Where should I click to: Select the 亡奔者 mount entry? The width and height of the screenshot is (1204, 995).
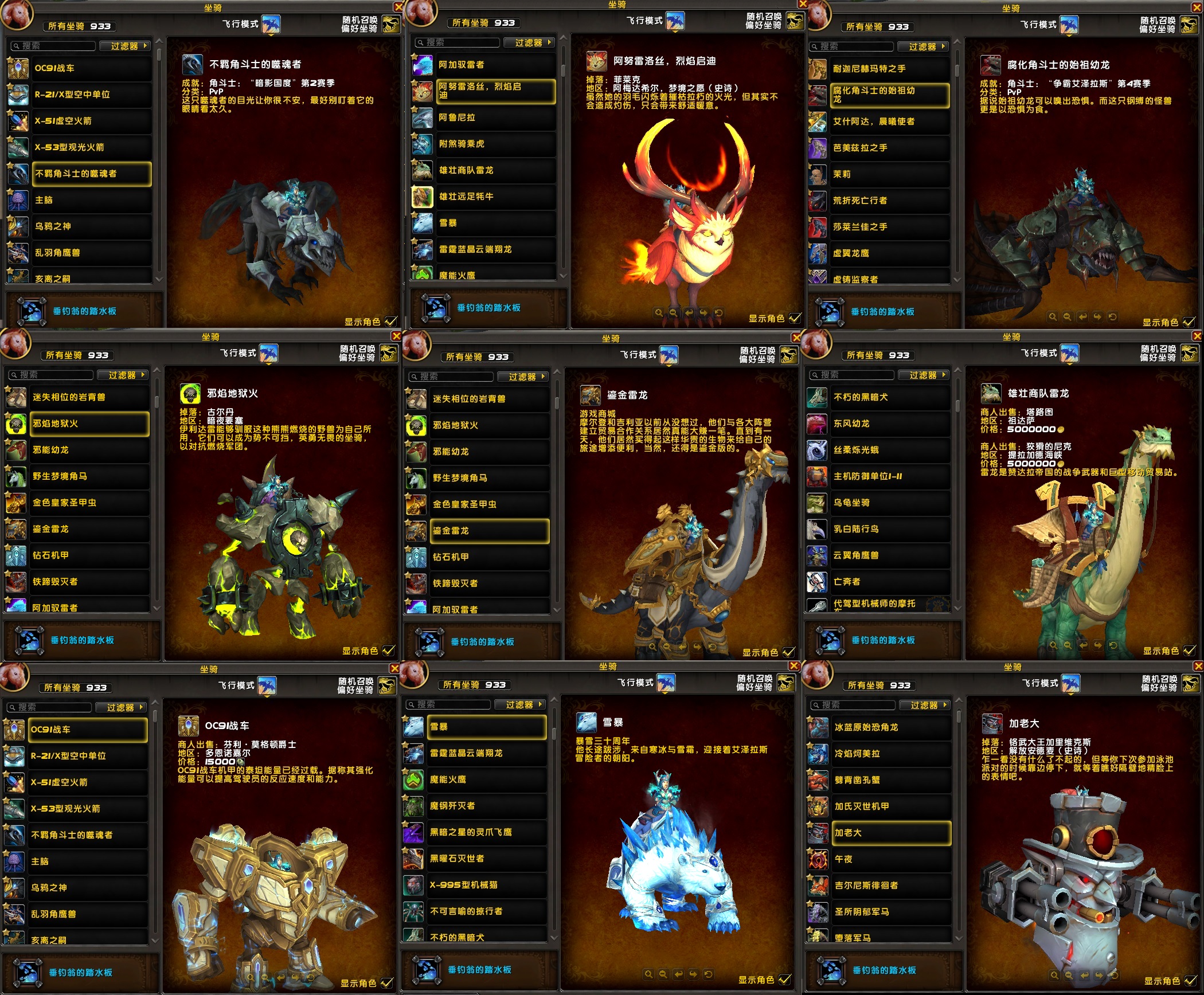(890, 582)
